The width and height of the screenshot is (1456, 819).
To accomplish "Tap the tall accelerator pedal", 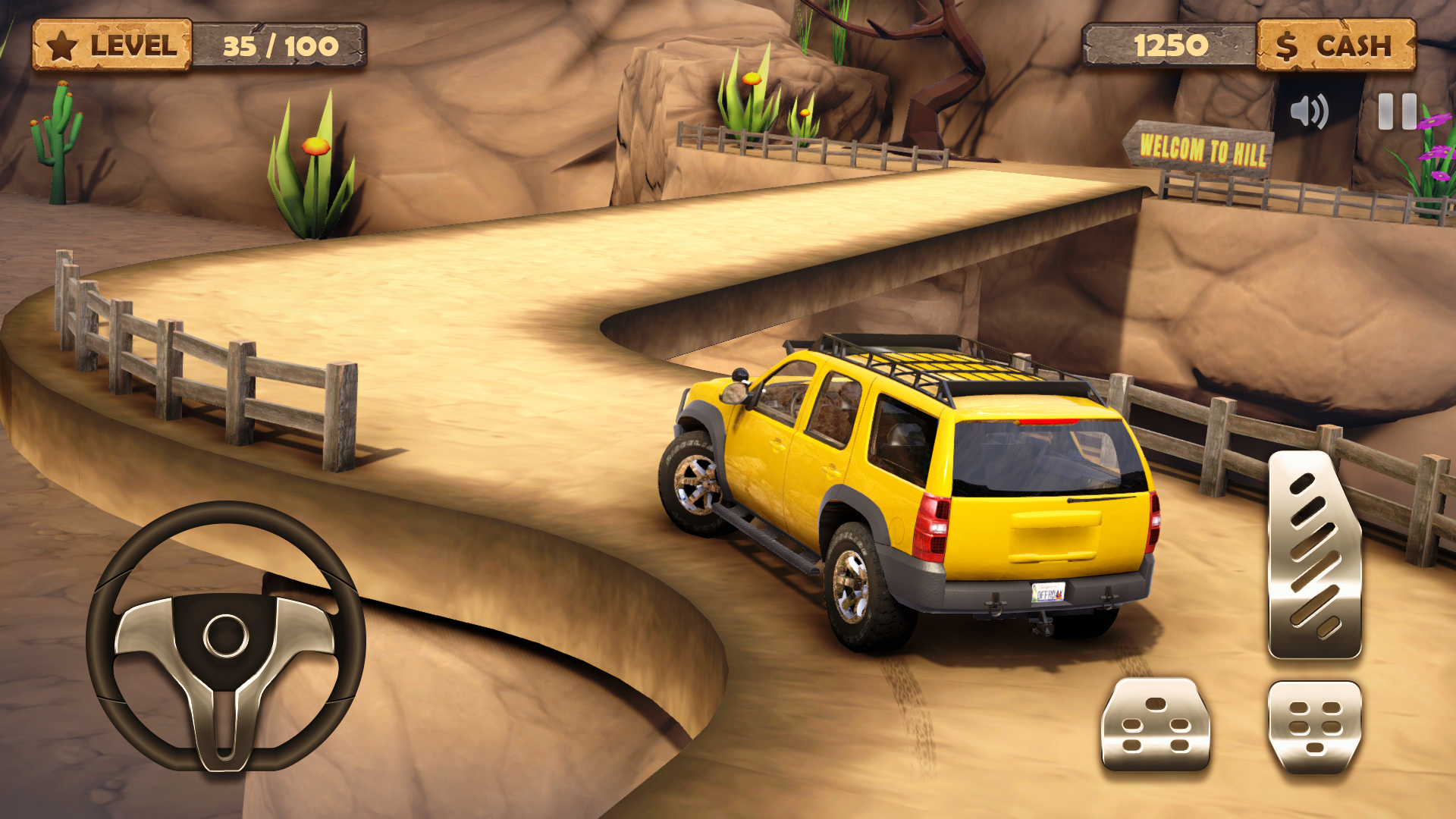I will (1314, 554).
